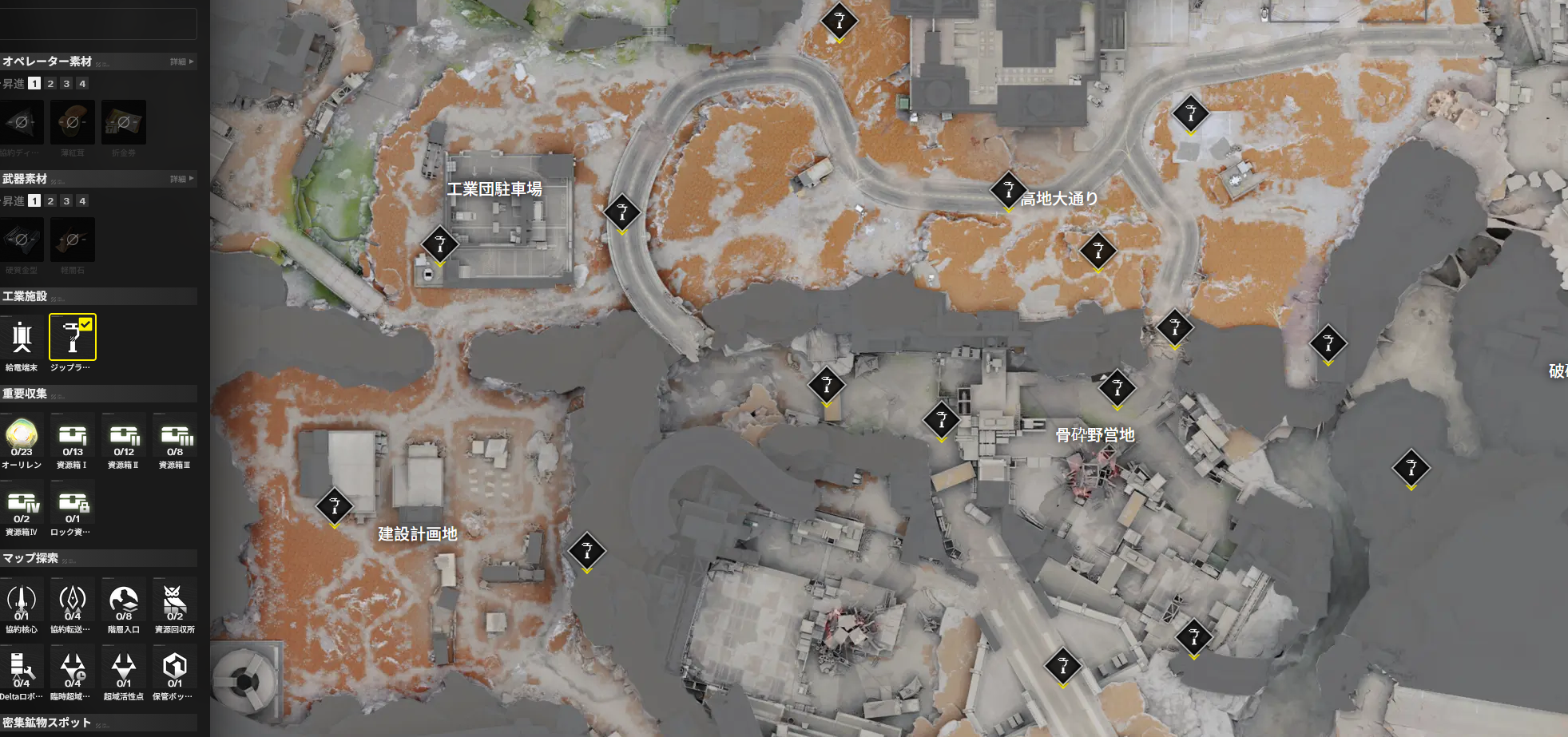1568x737 pixels.
Task: Open 詳細 details for オペレーター素材
Action: [x=181, y=61]
